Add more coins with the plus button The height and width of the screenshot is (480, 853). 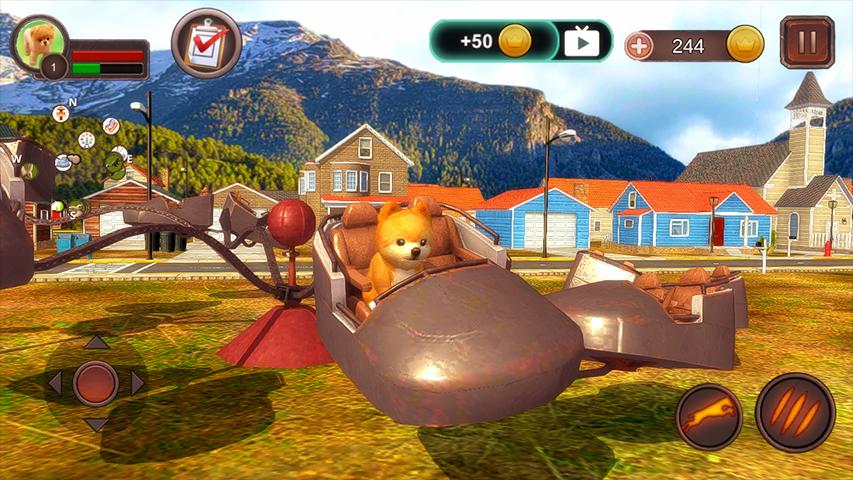tap(639, 45)
